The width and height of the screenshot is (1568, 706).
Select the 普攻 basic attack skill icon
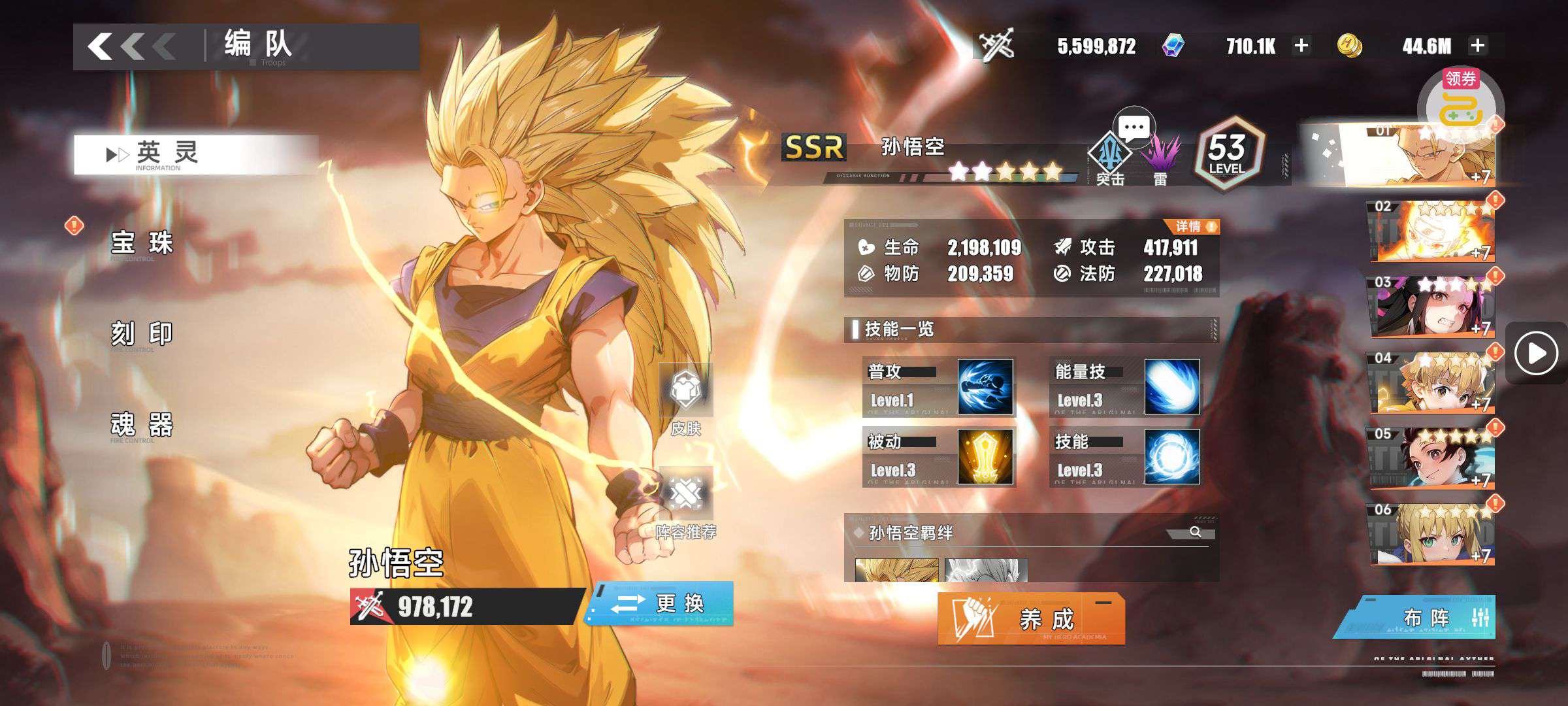[x=985, y=386]
